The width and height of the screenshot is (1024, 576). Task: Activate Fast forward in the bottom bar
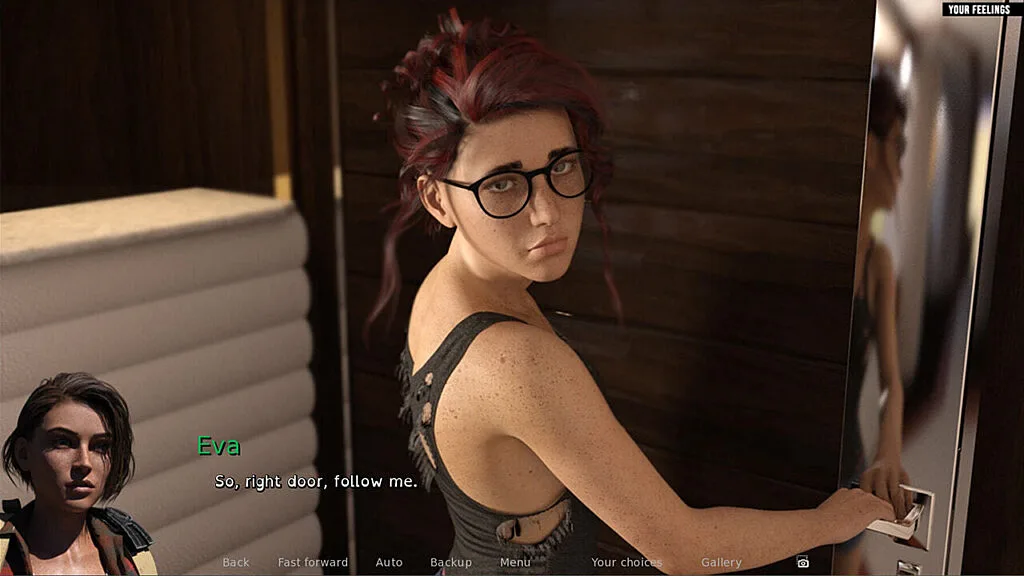coord(313,562)
